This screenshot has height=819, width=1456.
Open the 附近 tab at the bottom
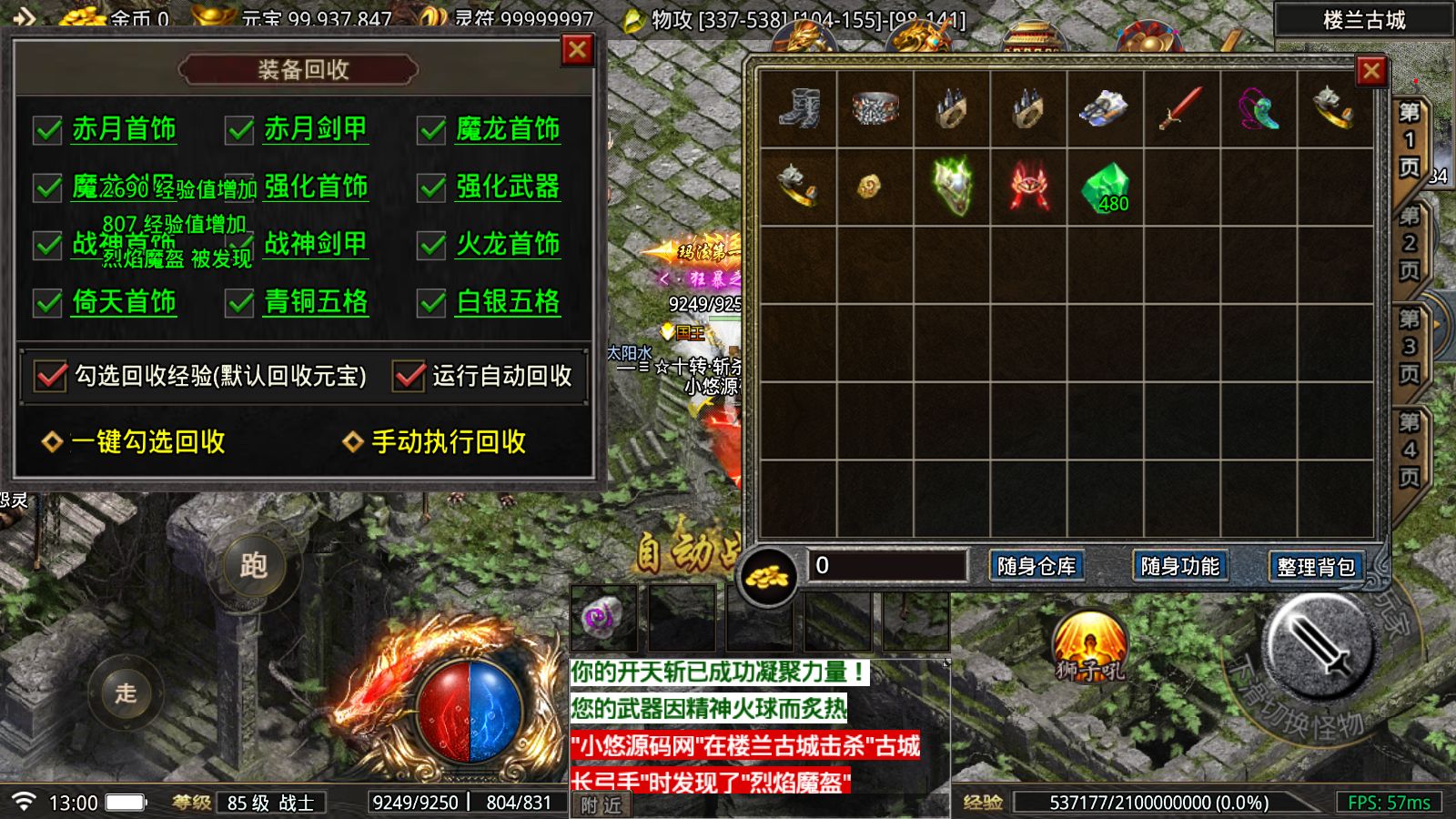pos(601,804)
